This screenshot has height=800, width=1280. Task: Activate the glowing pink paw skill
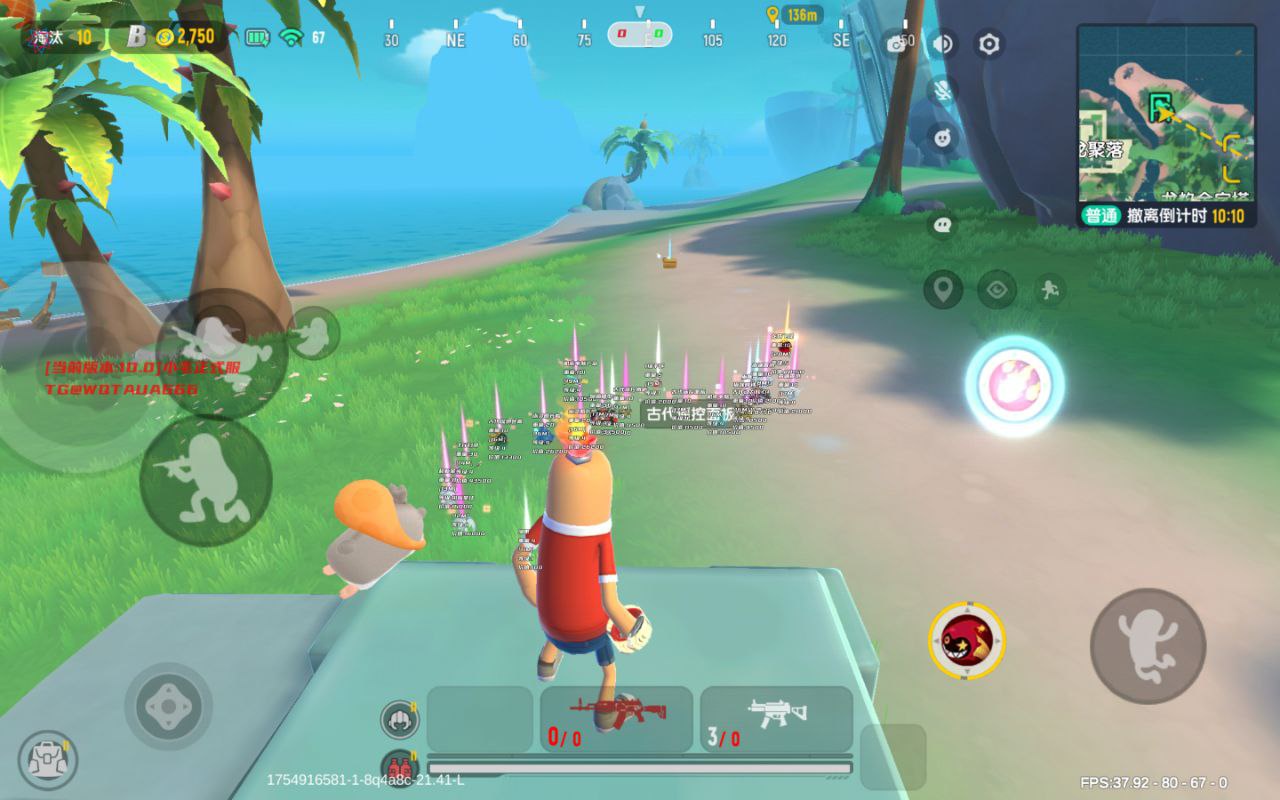click(x=1014, y=385)
